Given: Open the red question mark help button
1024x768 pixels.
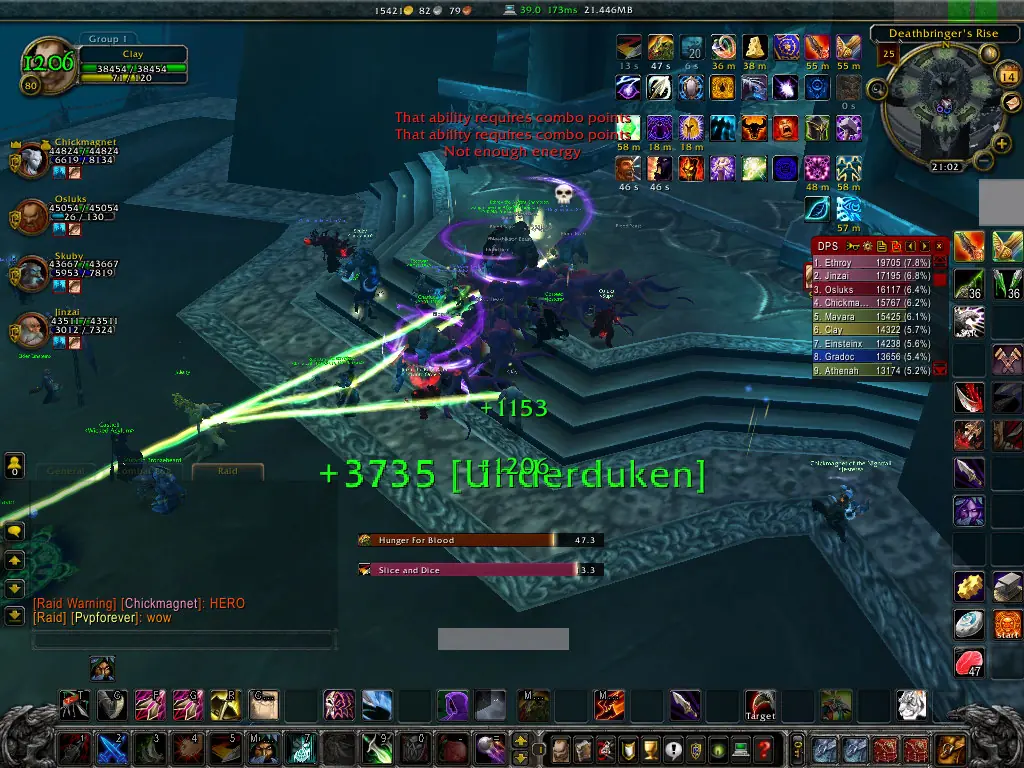Looking at the screenshot, I should (x=763, y=748).
